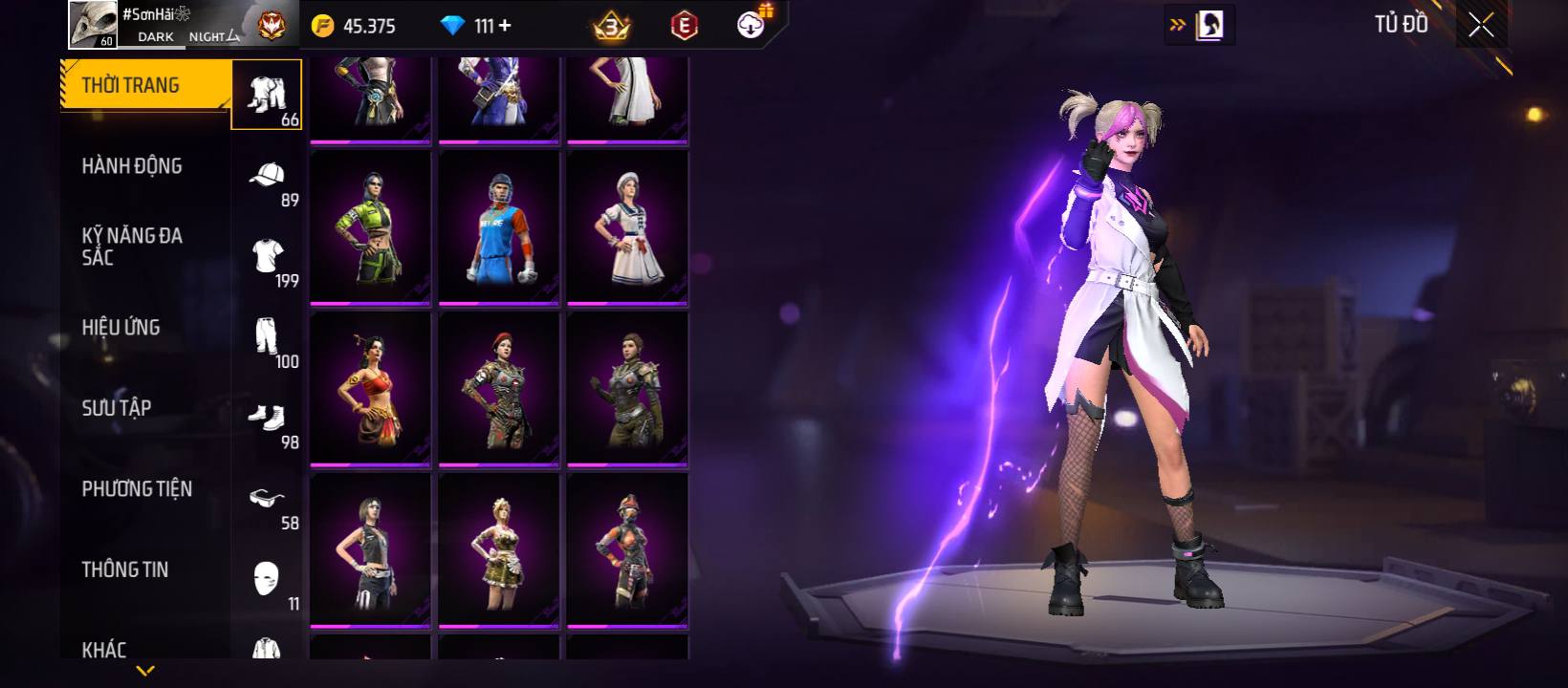Screen dimensions: 1568x688
Task: Choose the hat subcategory with 89 items
Action: click(x=268, y=176)
